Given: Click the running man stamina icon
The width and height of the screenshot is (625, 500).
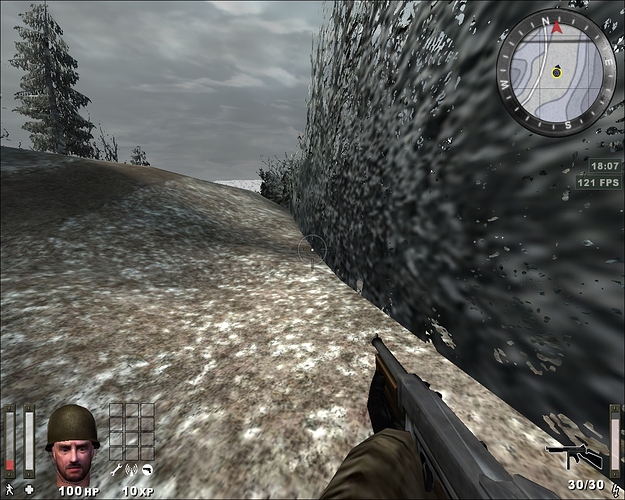Looking at the screenshot, I should click(x=10, y=489).
